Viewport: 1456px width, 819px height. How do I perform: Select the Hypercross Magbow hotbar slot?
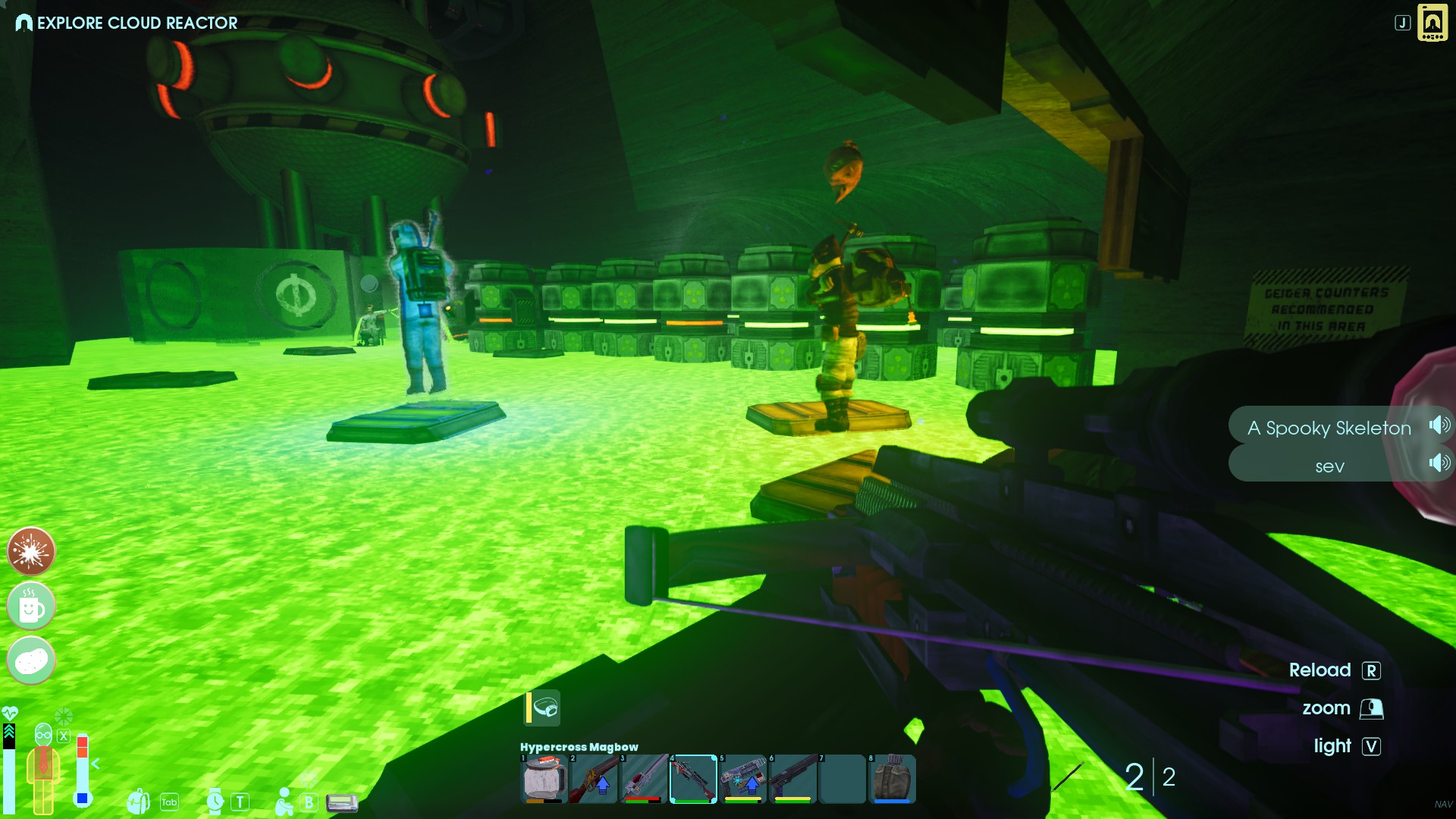point(693,778)
